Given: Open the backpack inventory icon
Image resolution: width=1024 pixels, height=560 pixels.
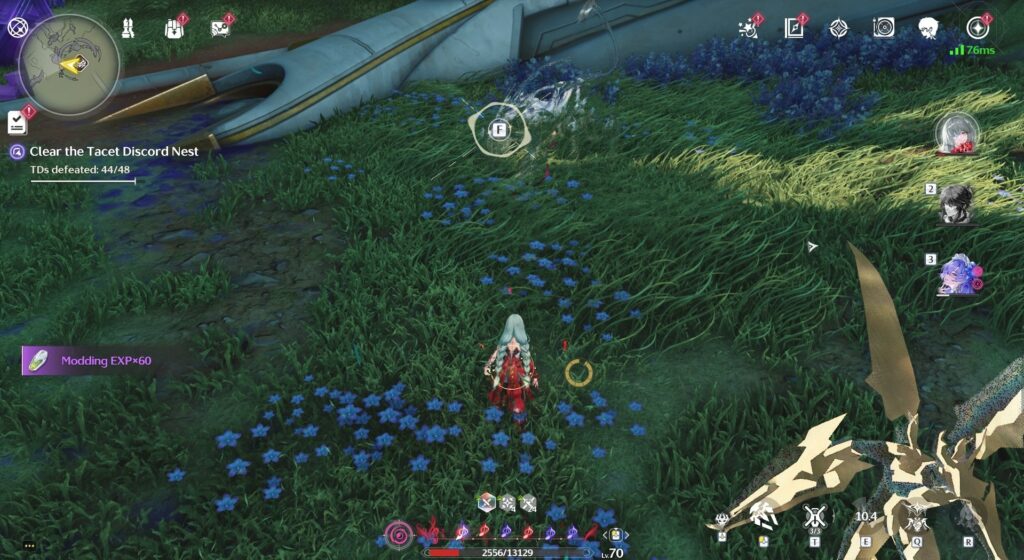Looking at the screenshot, I should 175,27.
